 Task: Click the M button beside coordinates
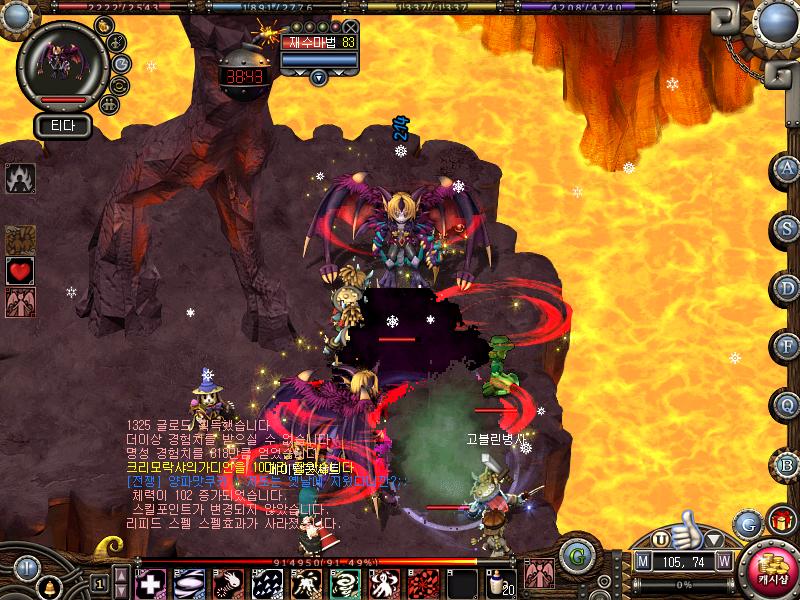pyautogui.click(x=642, y=561)
